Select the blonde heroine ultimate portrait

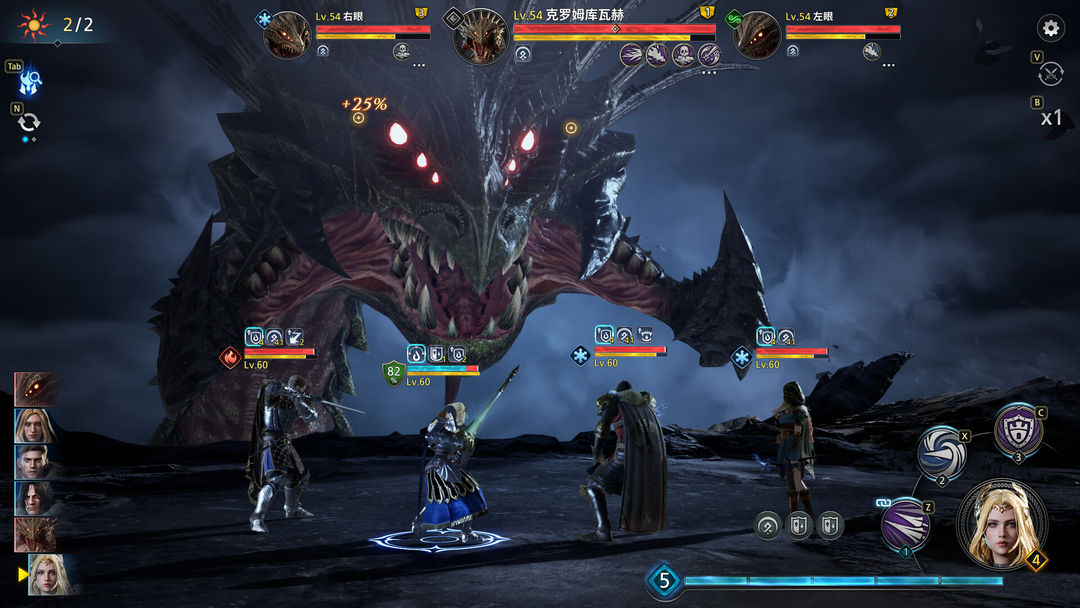tap(1001, 525)
